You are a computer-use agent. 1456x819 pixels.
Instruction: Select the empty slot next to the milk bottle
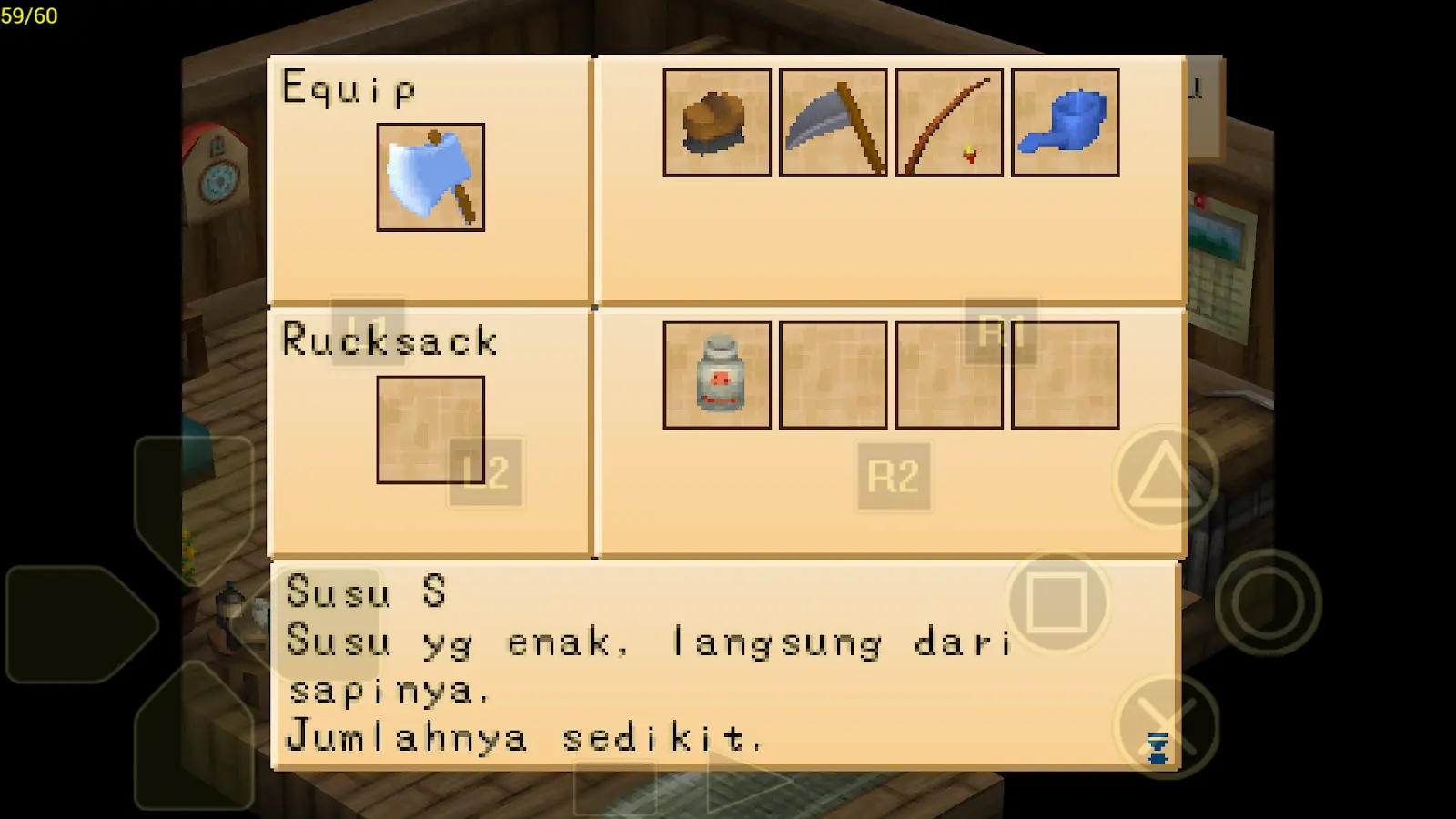pyautogui.click(x=833, y=376)
